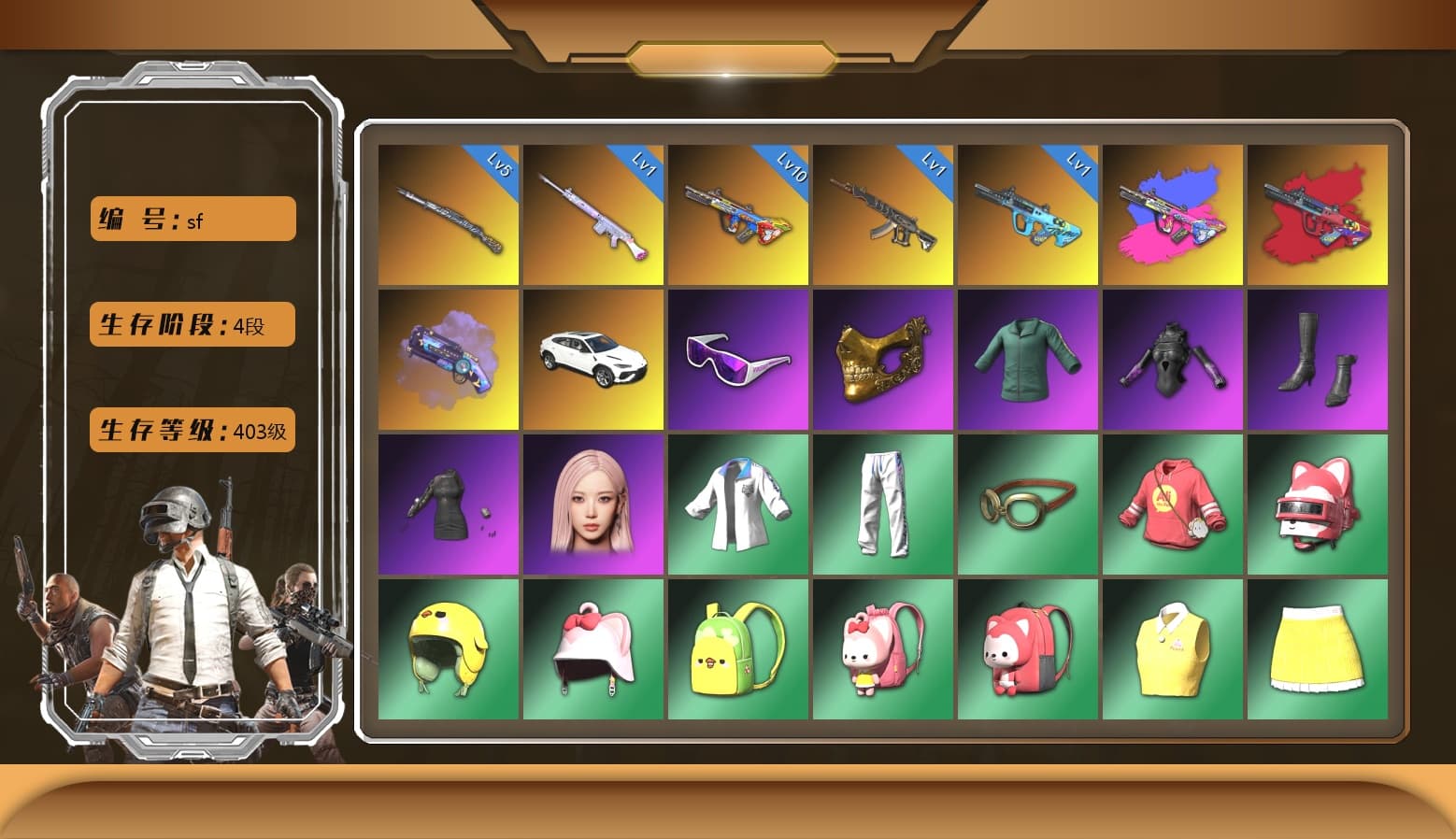The width and height of the screenshot is (1456, 839).
Task: Select the pink hoodie with shoulder bag
Action: [1174, 505]
